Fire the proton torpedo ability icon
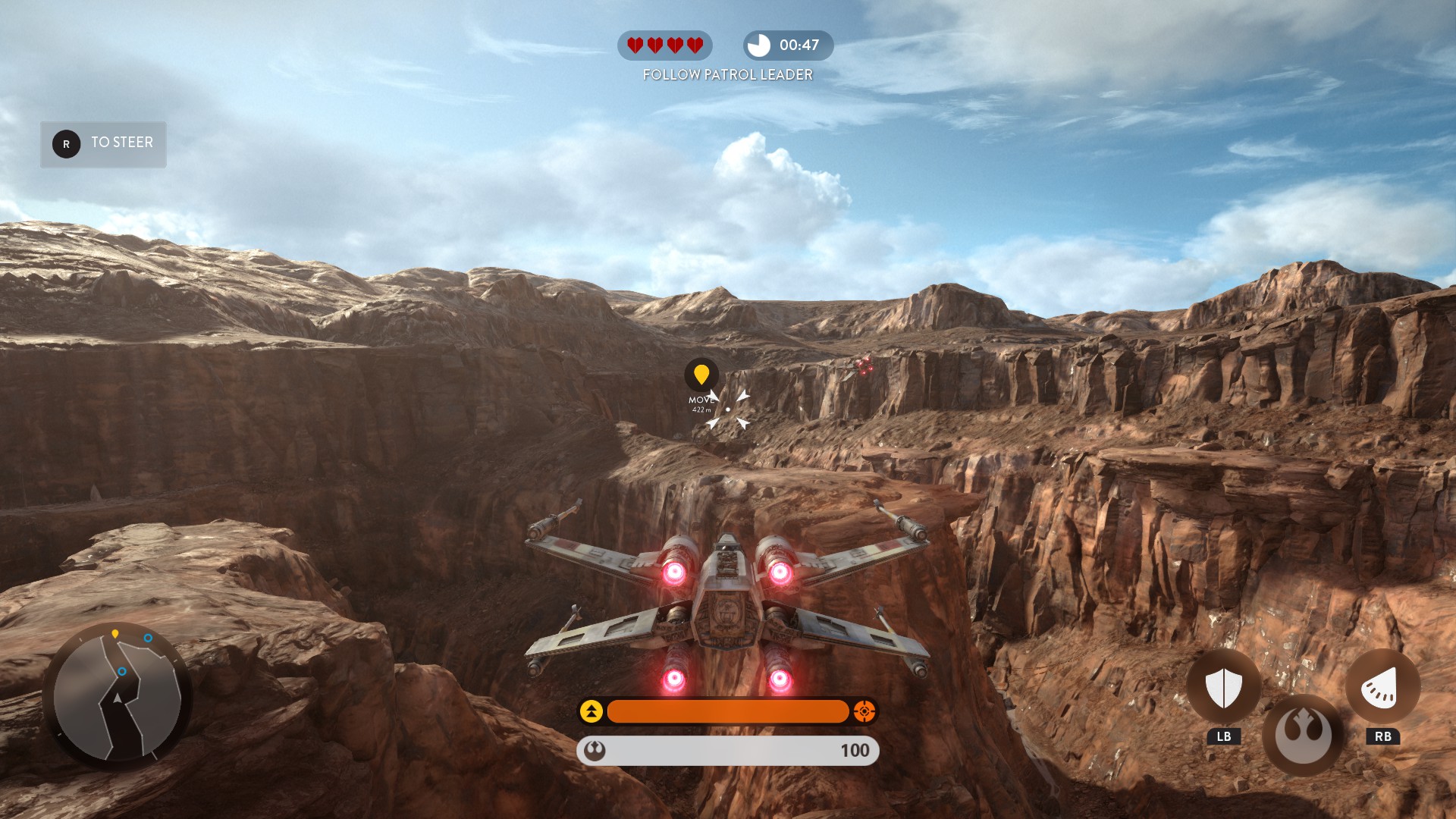The image size is (1456, 819). pyautogui.click(x=1382, y=687)
